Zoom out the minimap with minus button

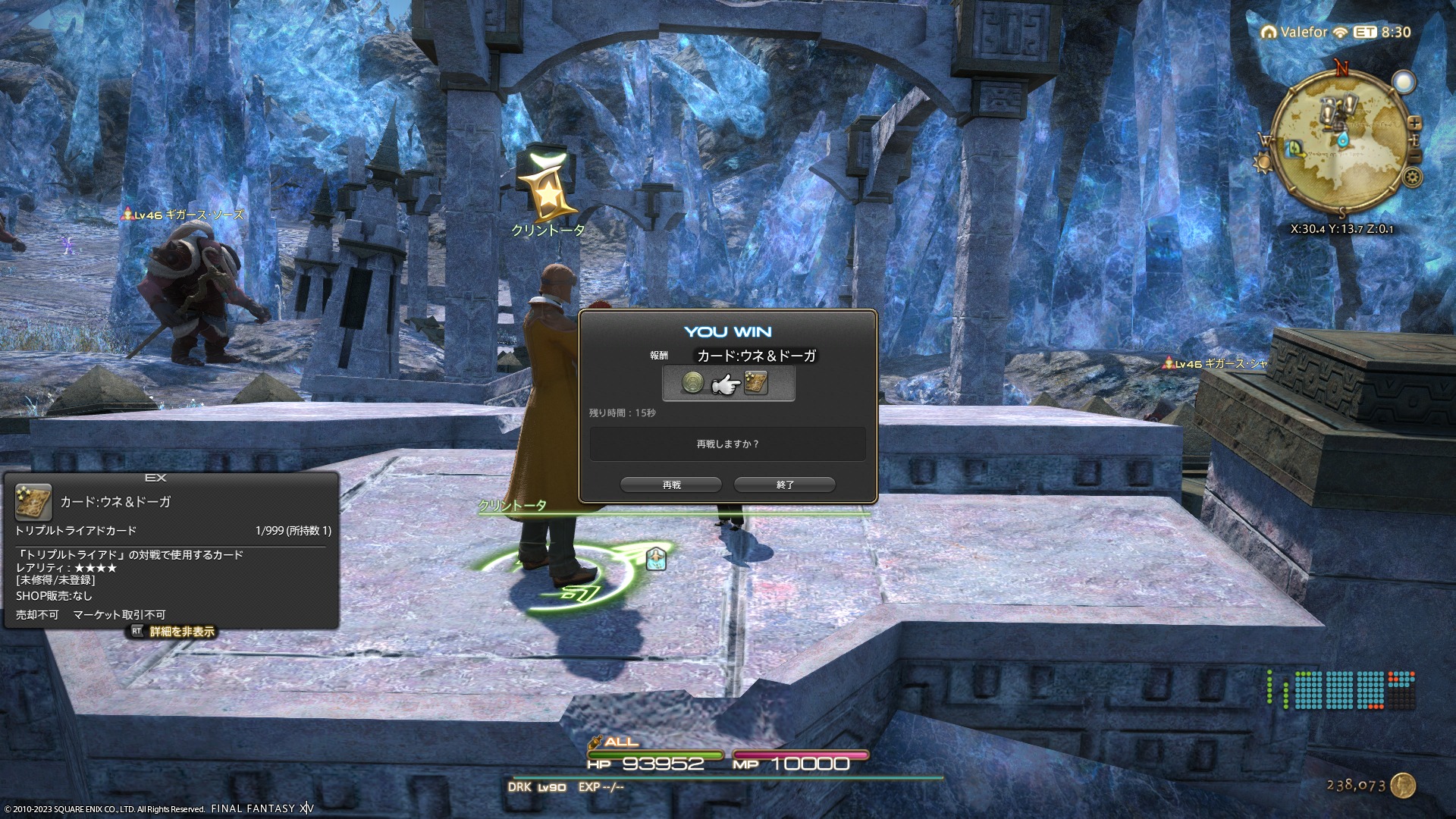(x=1414, y=156)
